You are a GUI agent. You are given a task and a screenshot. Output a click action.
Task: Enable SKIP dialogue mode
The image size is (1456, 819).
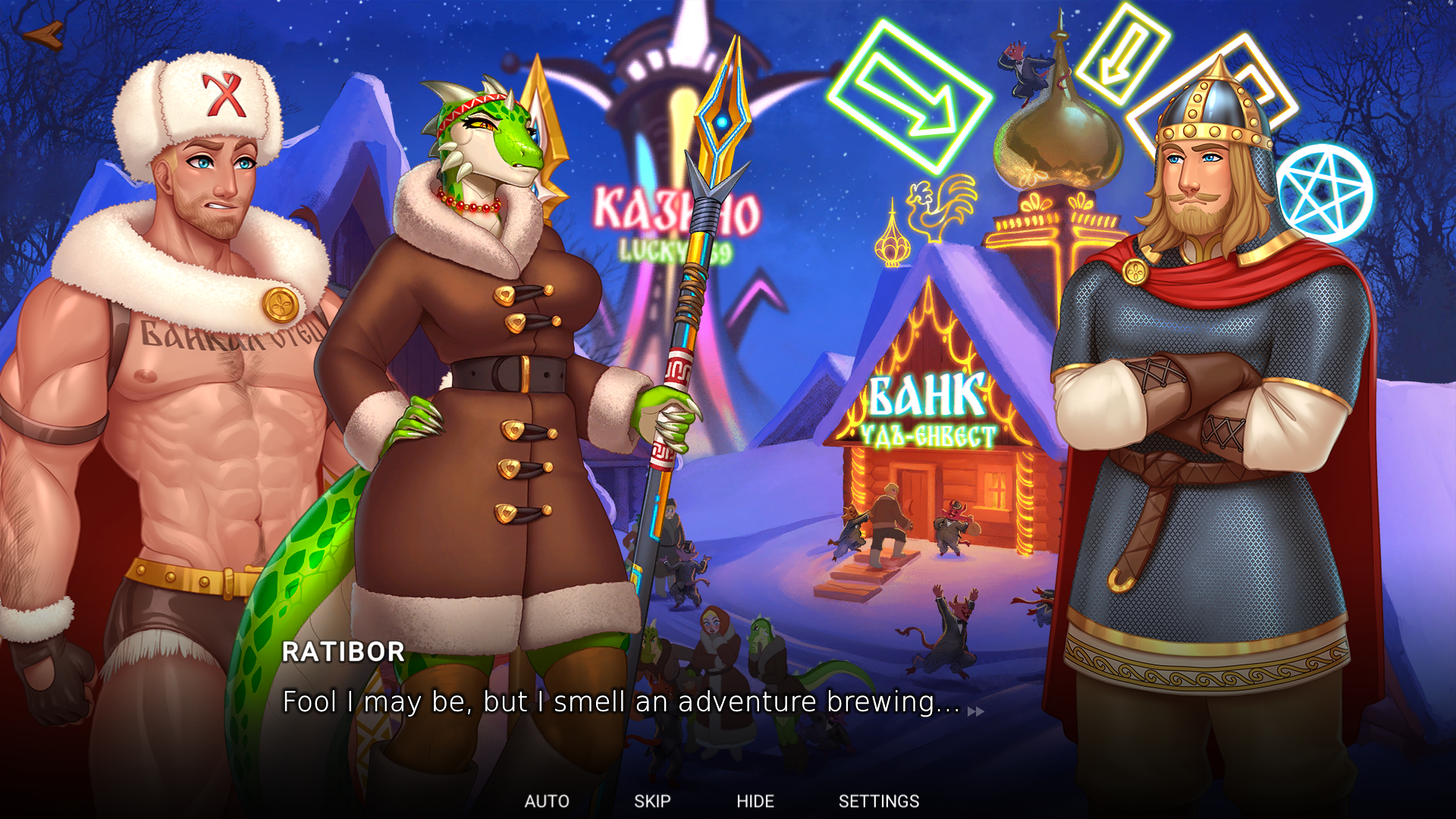click(x=653, y=801)
